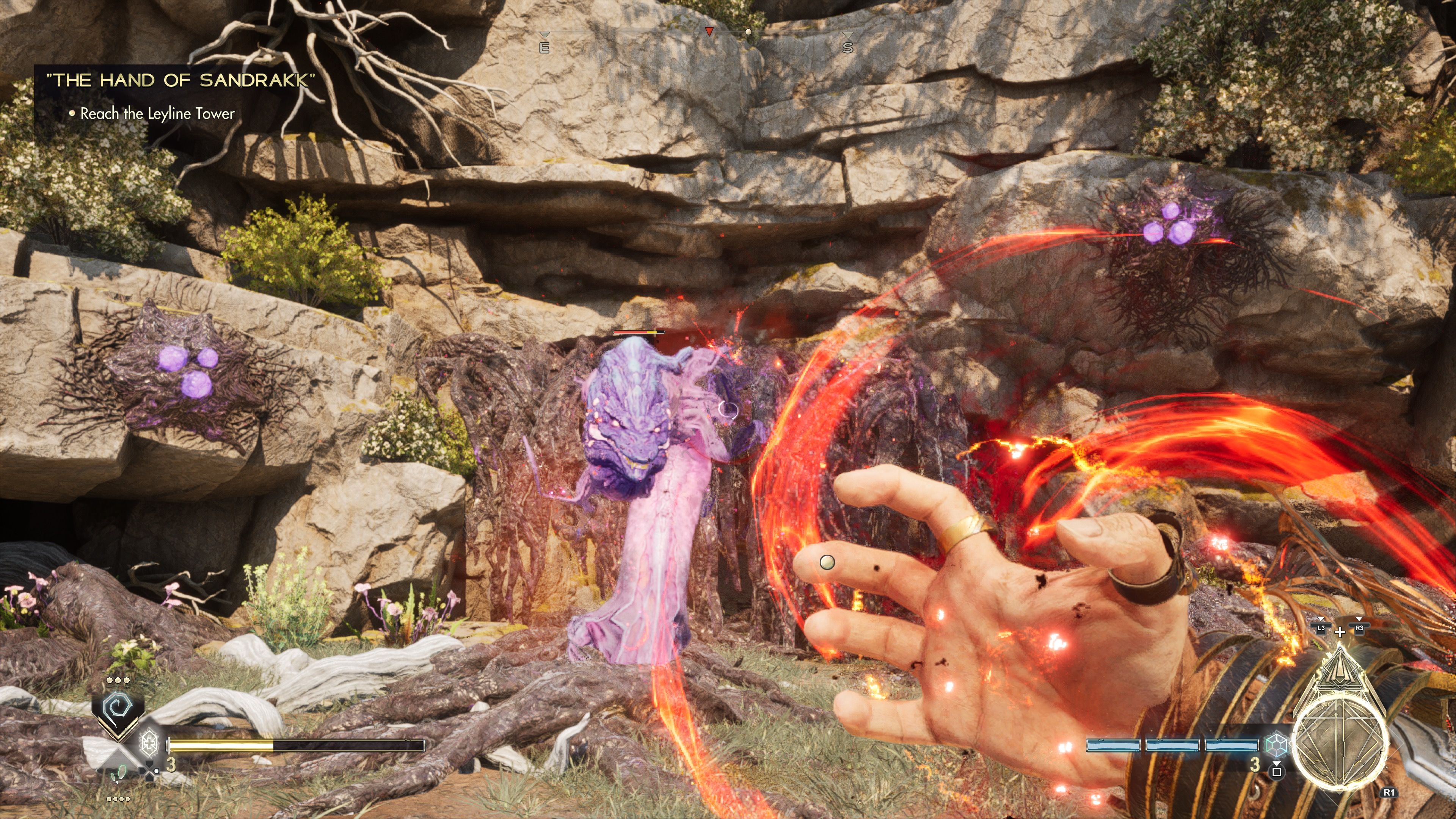Select the small potion flask icon under the count 3

(x=1277, y=773)
